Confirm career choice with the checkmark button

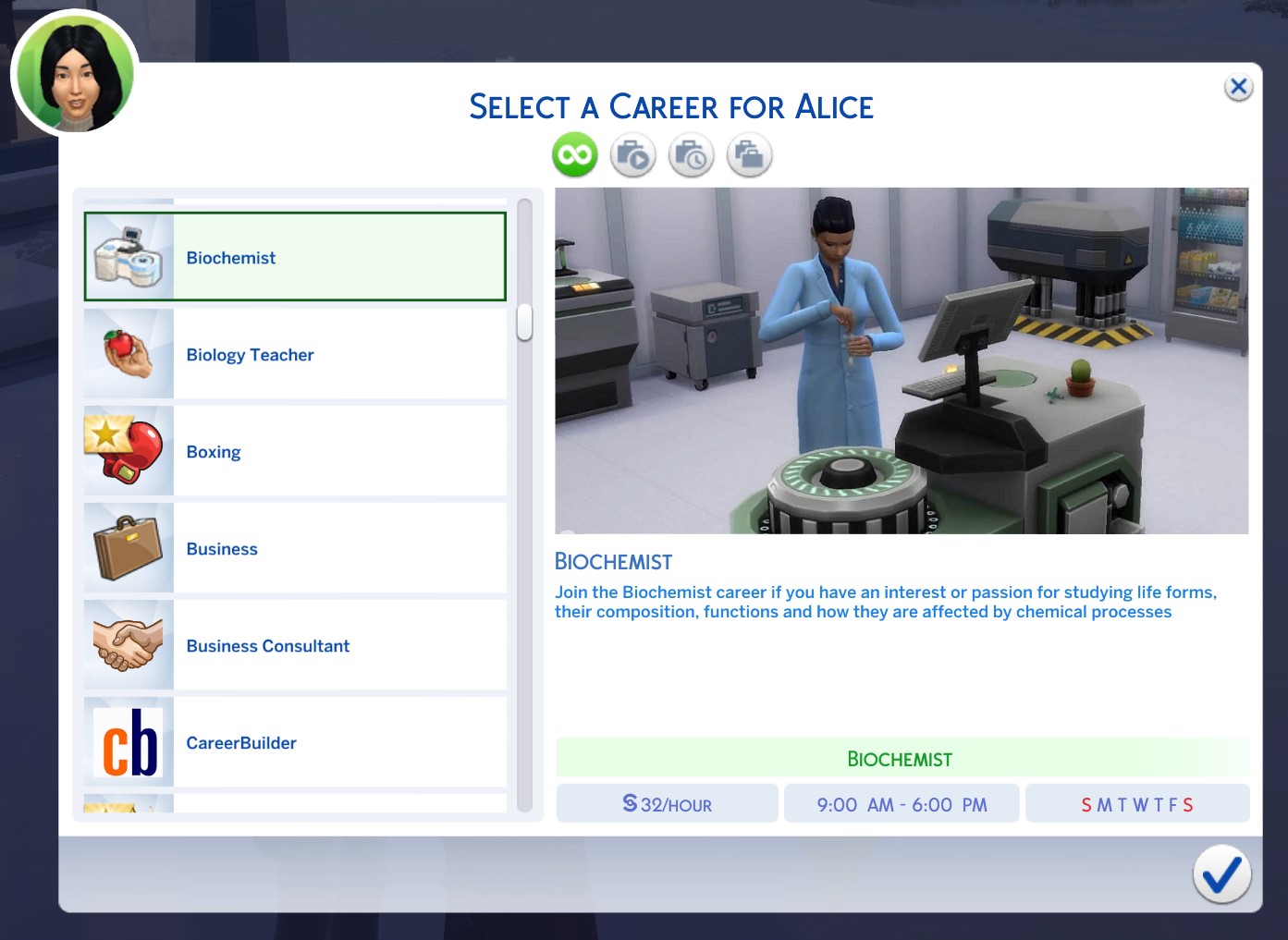pos(1222,873)
